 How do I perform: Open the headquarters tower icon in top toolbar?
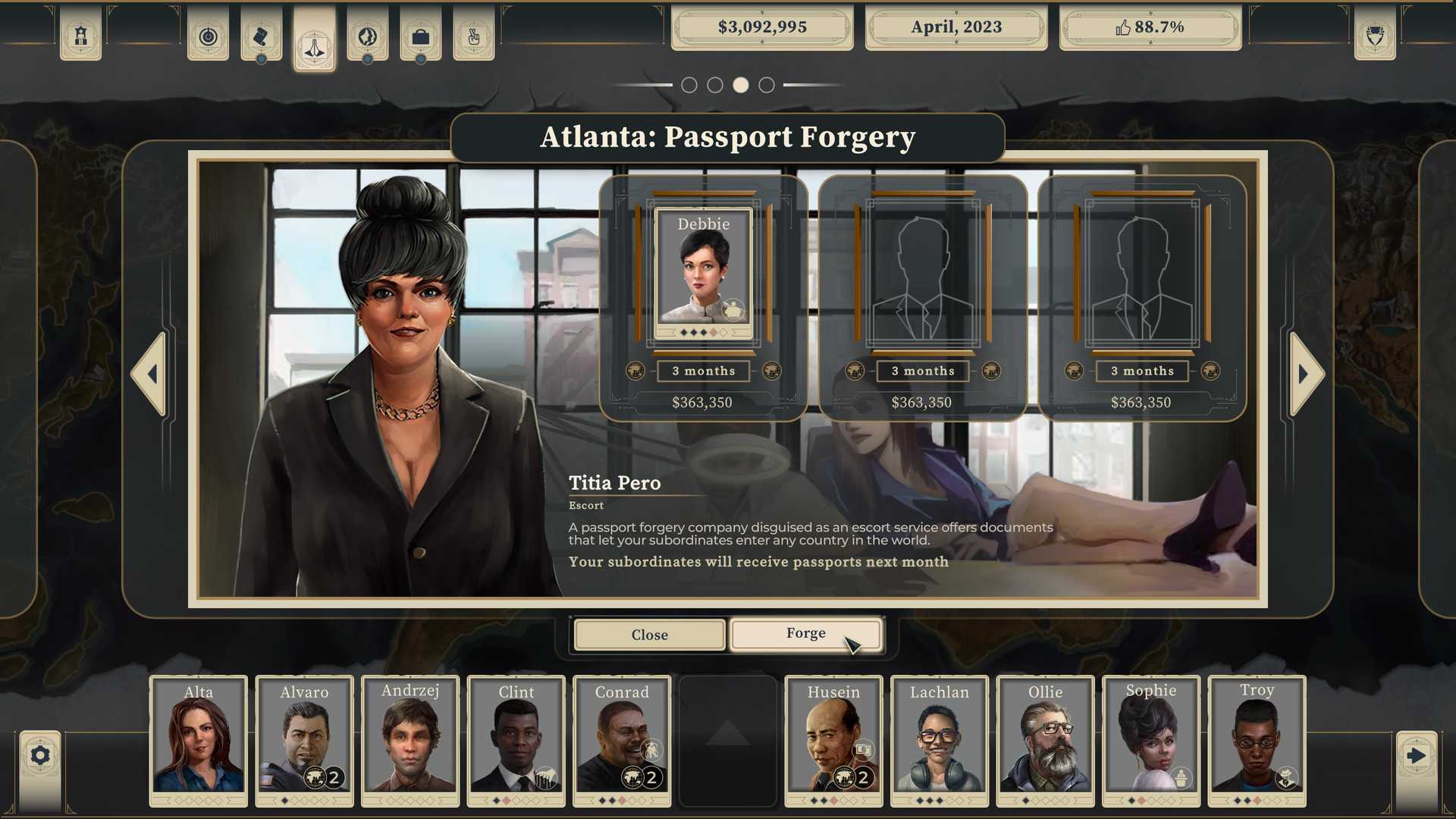click(80, 35)
